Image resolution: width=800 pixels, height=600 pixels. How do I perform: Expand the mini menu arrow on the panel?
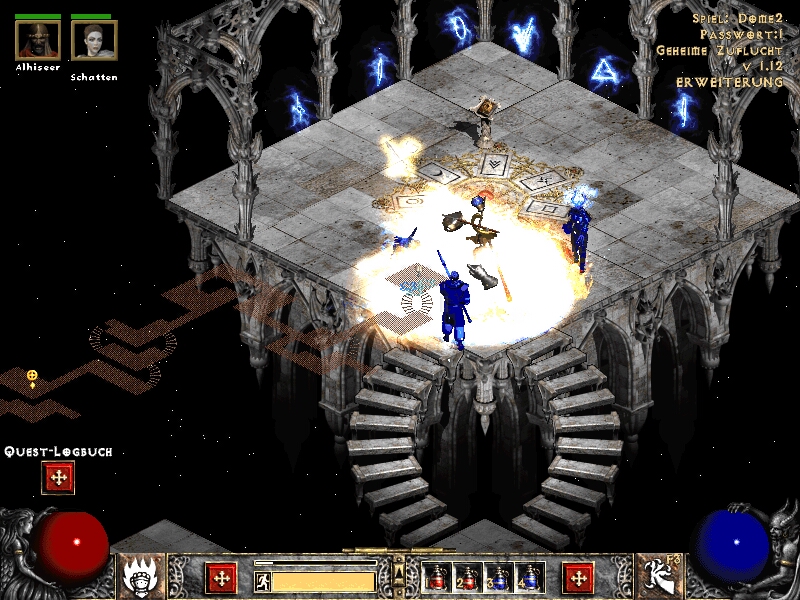pyautogui.click(x=399, y=570)
